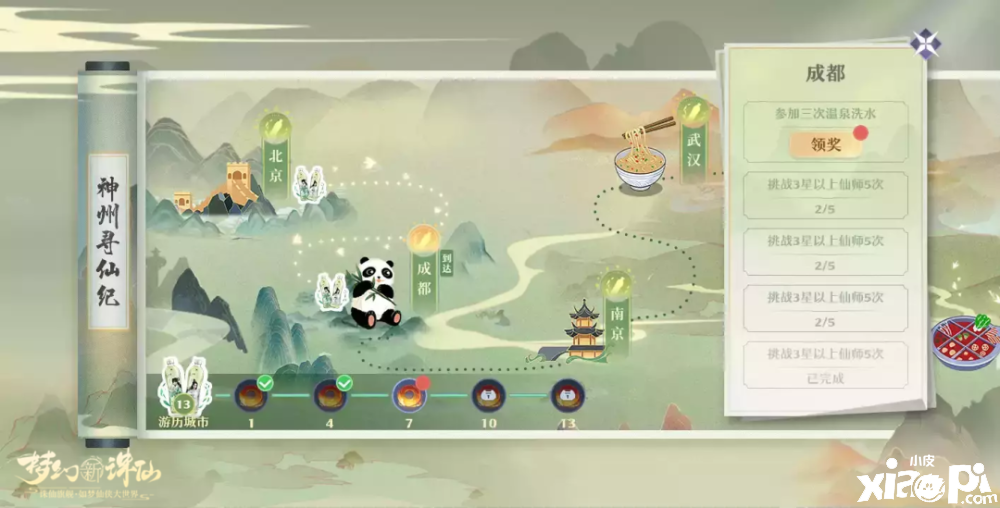The image size is (1000, 508).
Task: Select the task row marked 已完成
Action: (825, 365)
